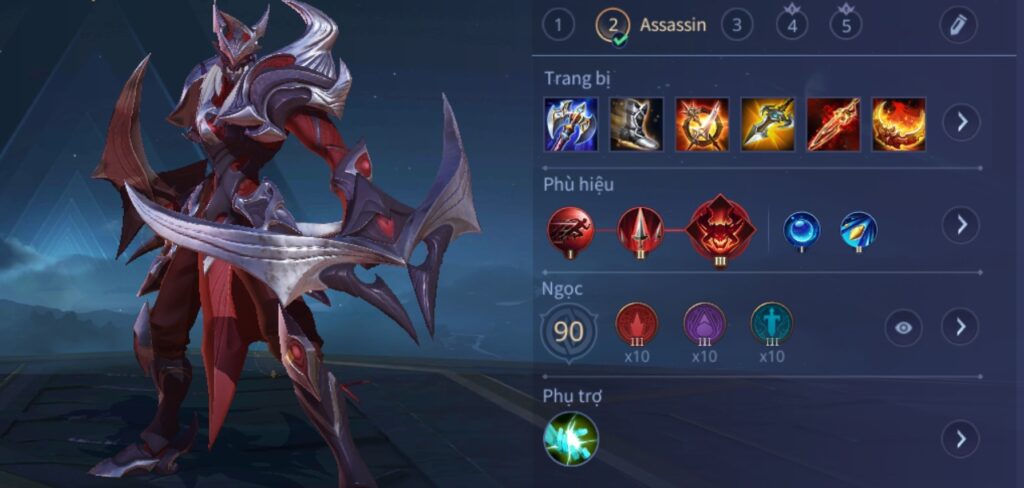Expand the Phù hiệu badge section arrow

click(961, 224)
